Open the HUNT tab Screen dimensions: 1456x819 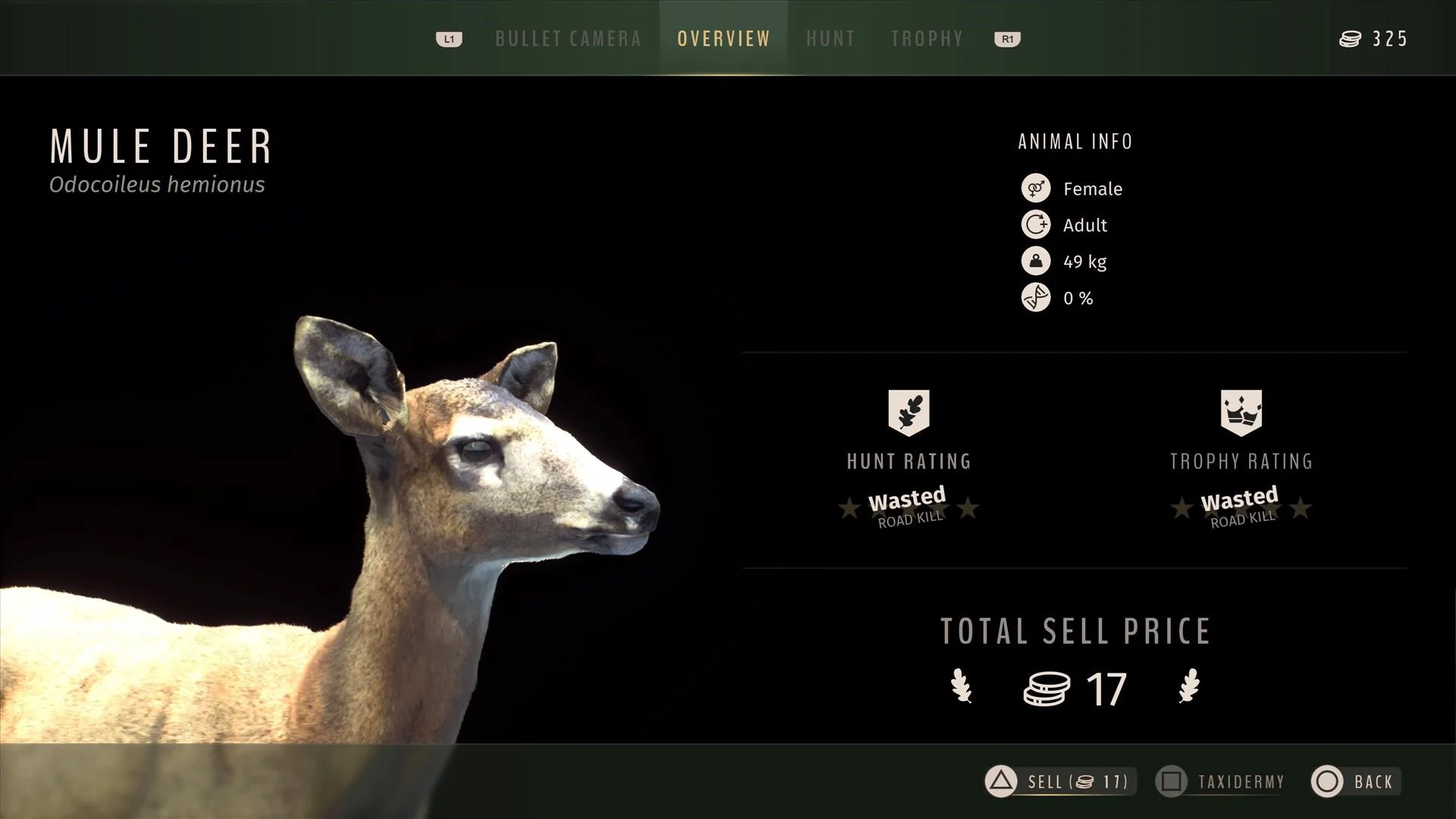pos(830,39)
